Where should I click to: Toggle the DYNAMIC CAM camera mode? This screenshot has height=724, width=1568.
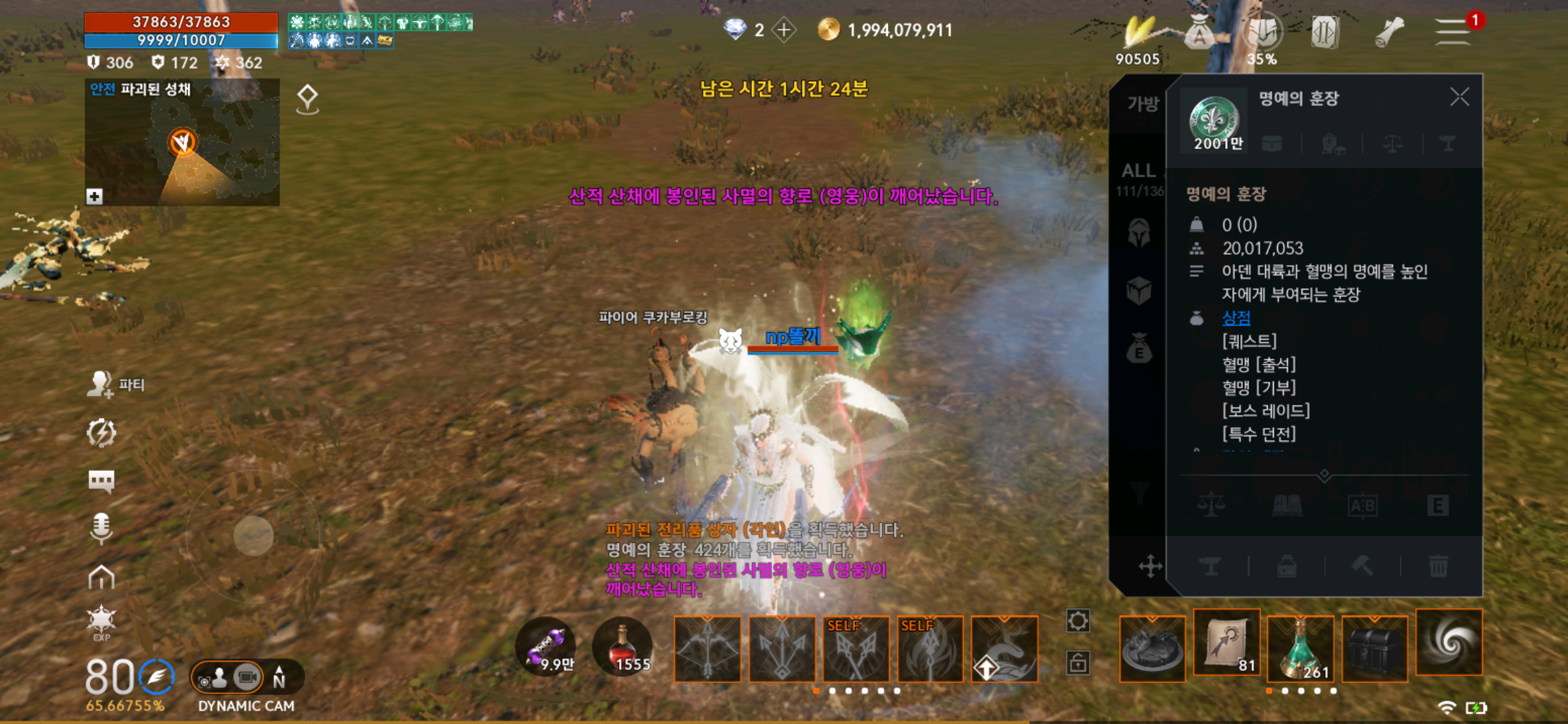[246, 678]
